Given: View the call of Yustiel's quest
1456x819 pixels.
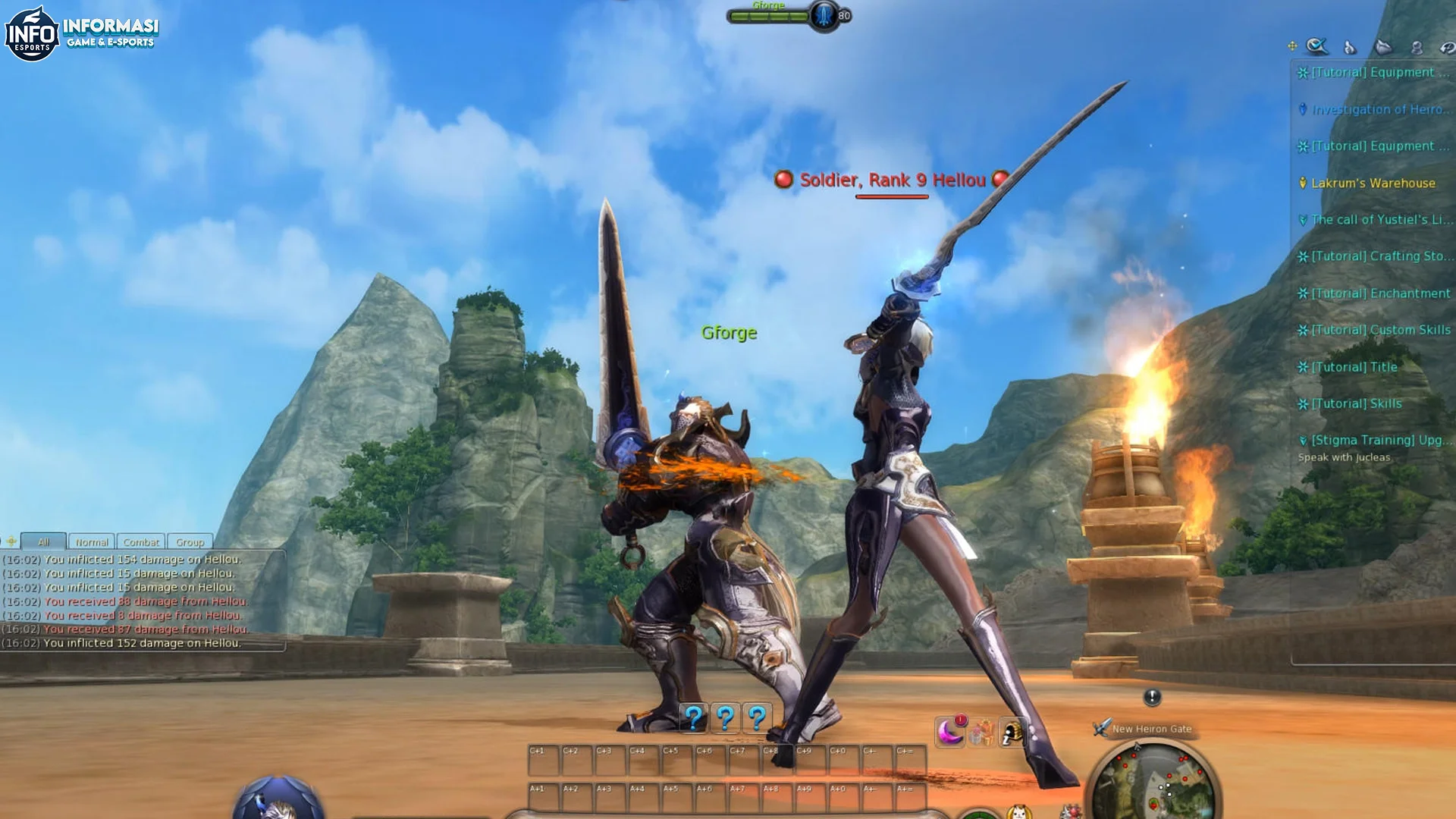Looking at the screenshot, I should 1382,220.
